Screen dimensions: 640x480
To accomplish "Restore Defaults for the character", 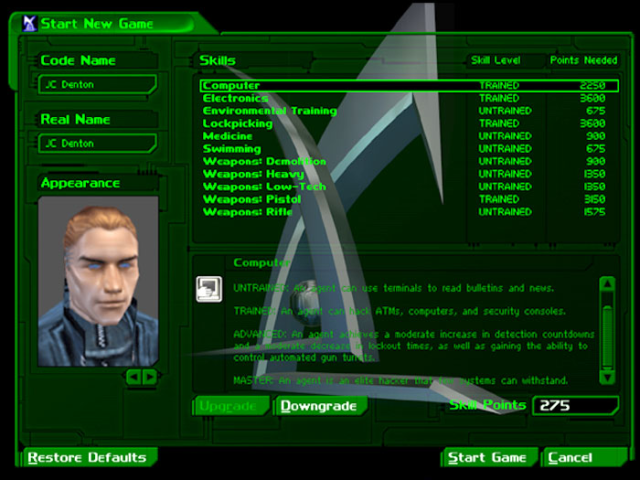I will coord(87,458).
